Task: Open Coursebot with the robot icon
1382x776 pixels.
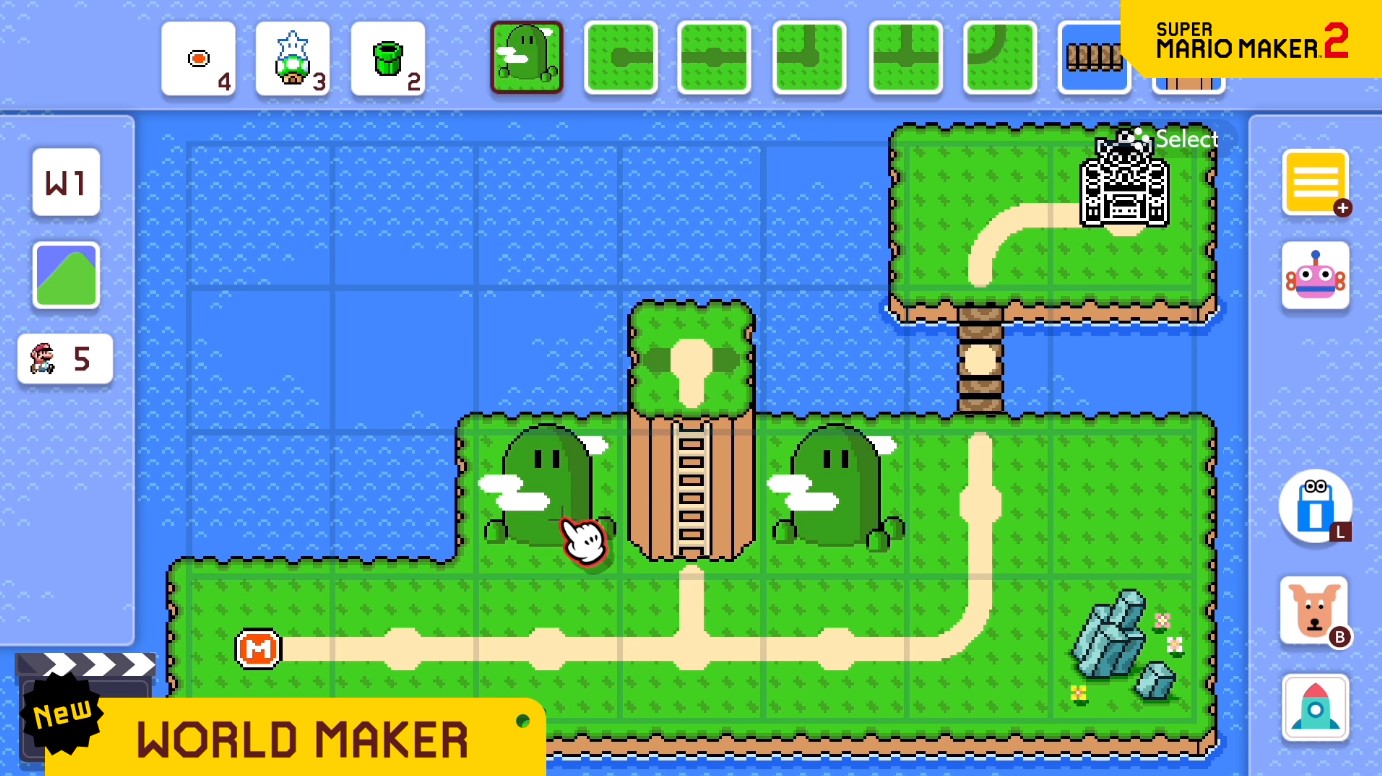Action: click(1315, 275)
